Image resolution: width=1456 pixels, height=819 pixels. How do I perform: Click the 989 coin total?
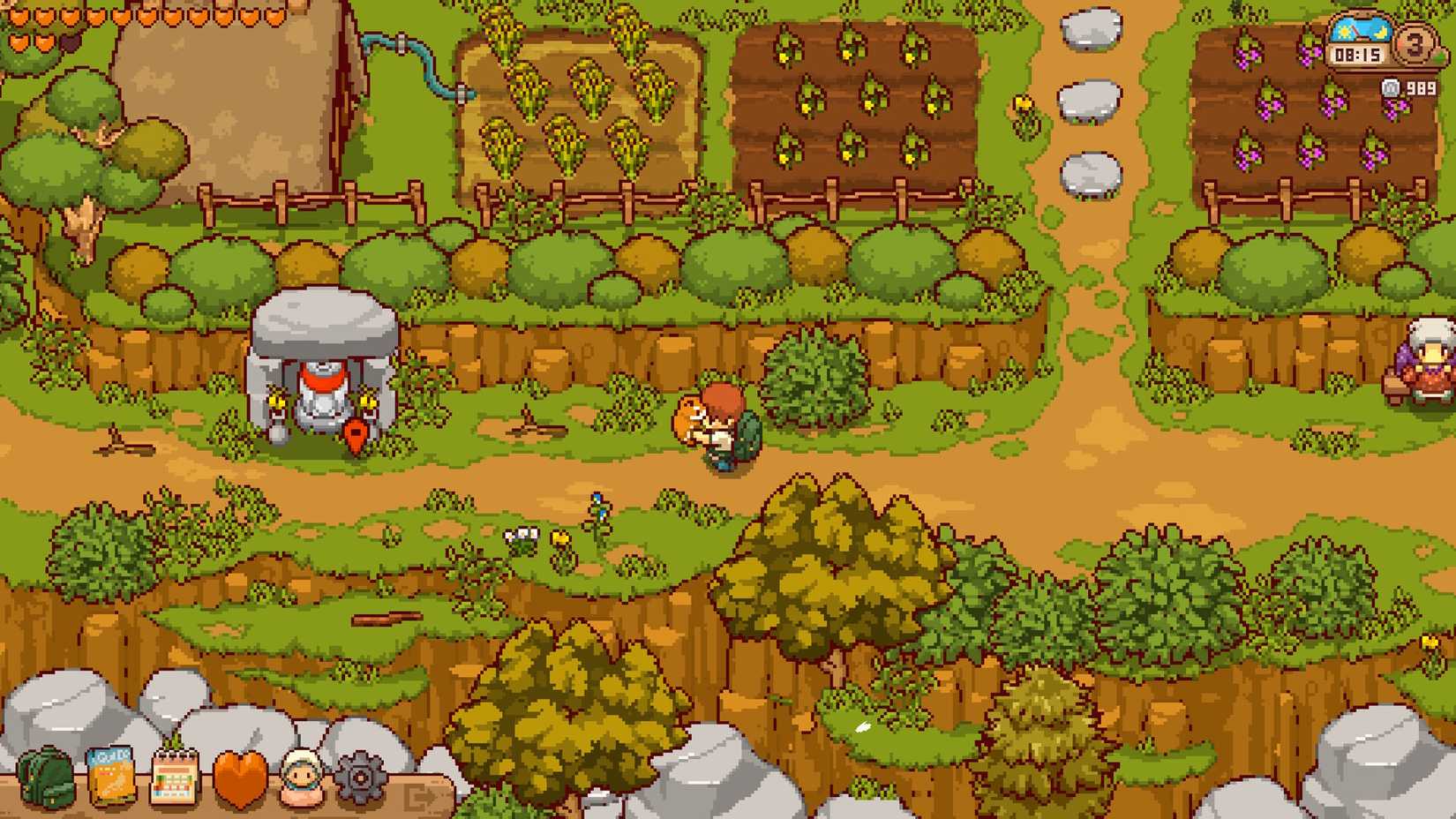point(1421,87)
